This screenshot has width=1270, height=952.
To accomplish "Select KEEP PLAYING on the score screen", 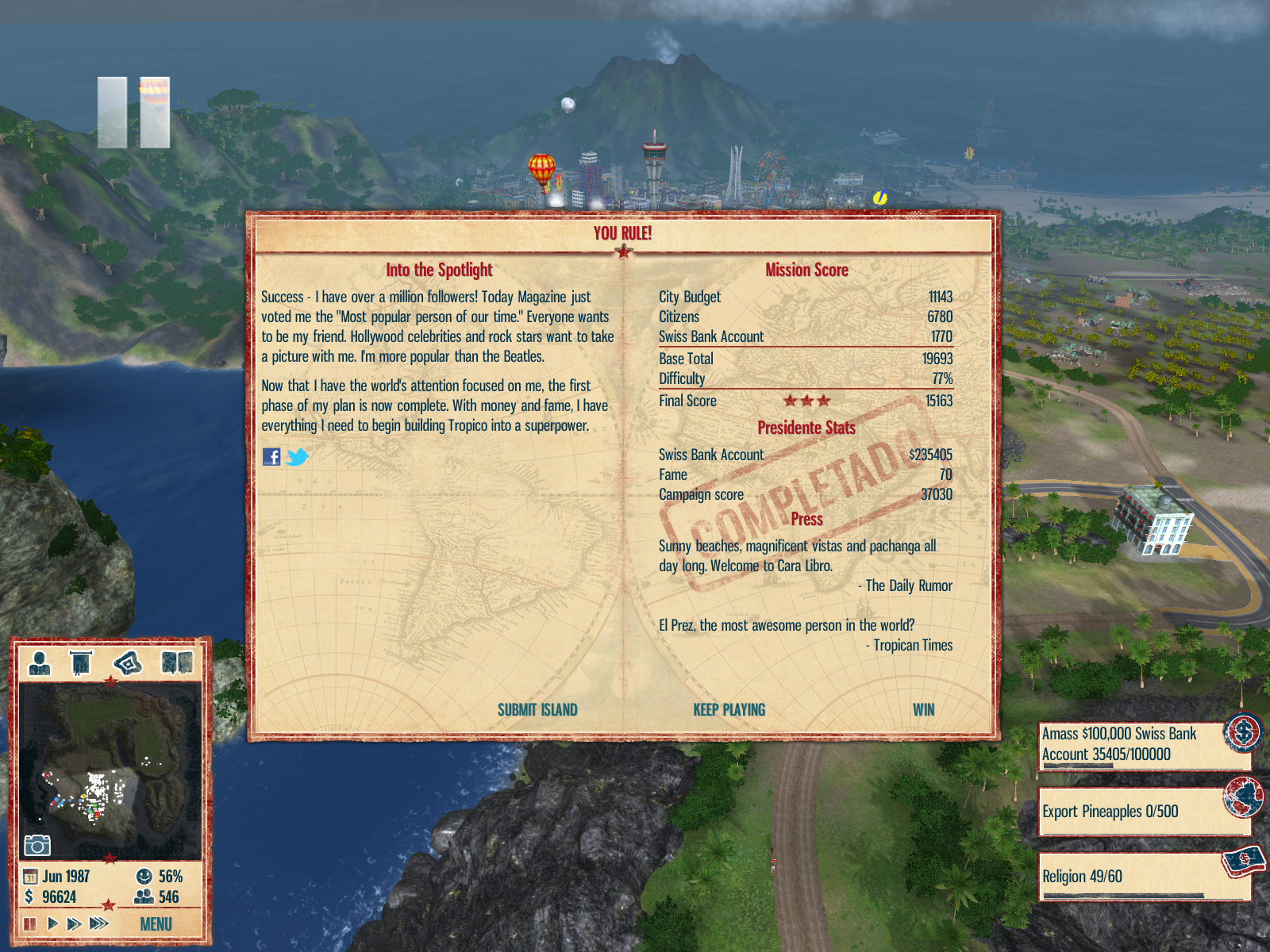I will pos(729,710).
